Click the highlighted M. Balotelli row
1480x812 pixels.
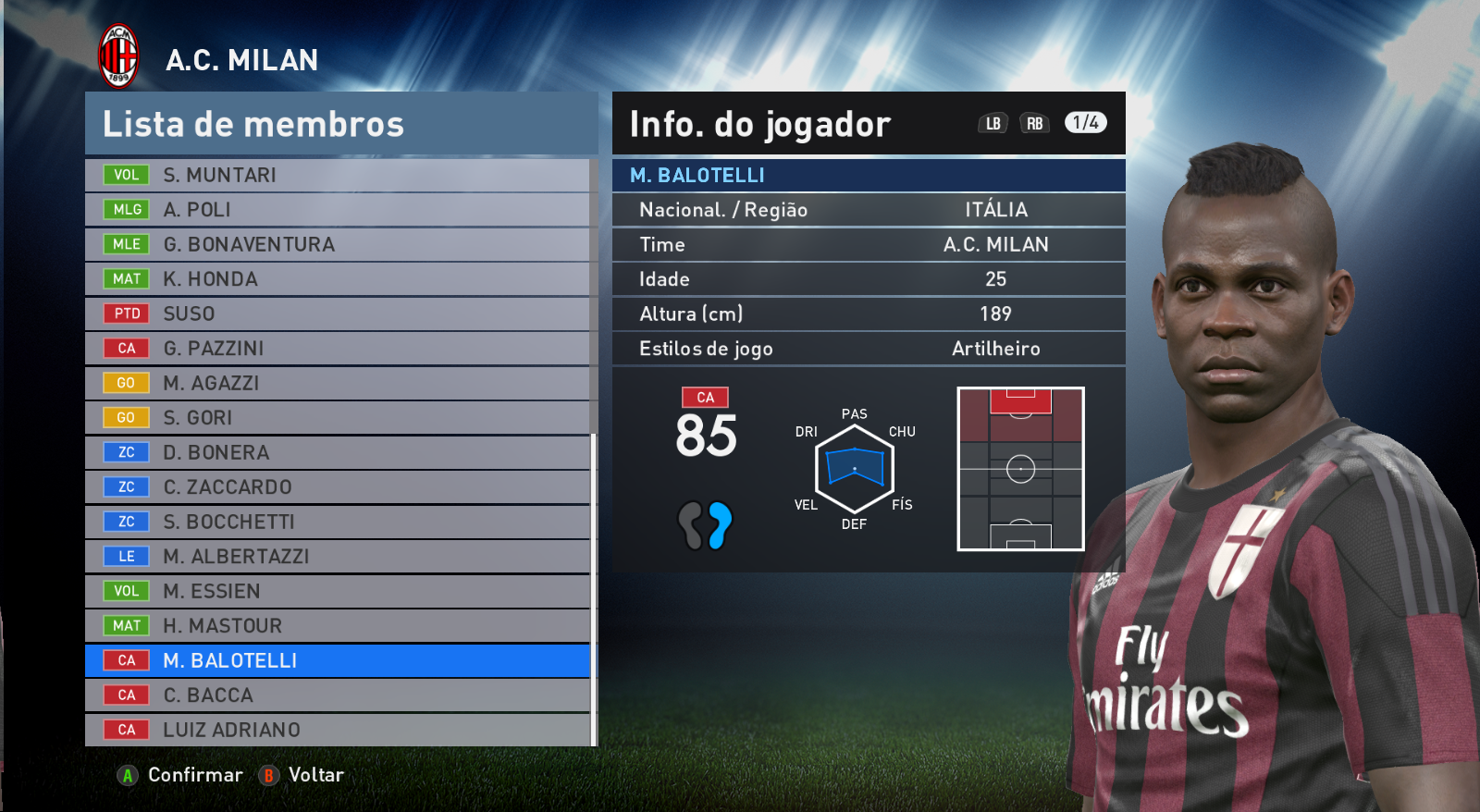point(338,660)
